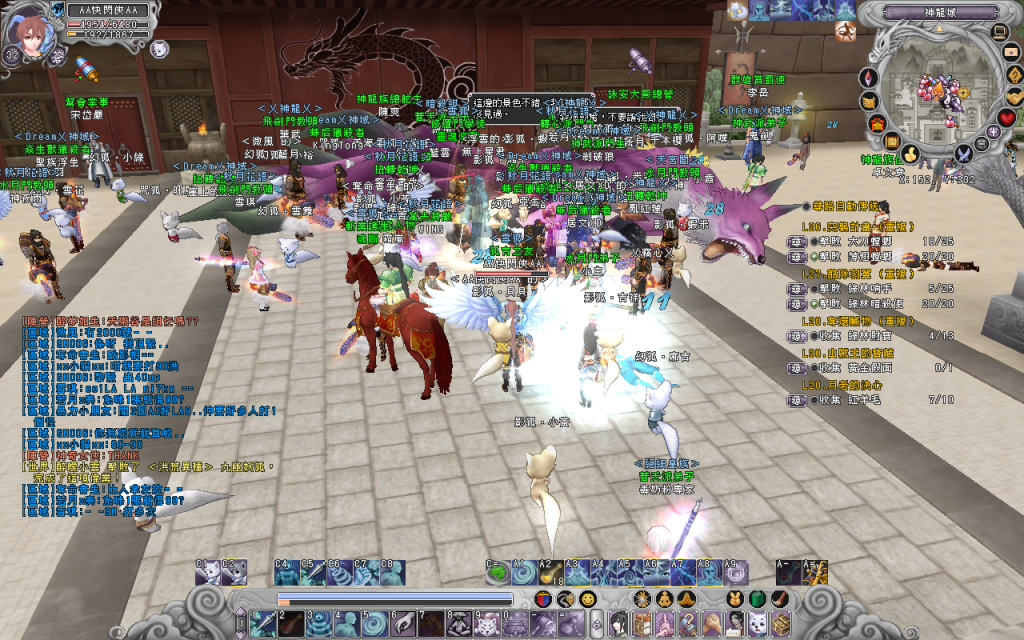1024x640 pixels.
Task: Click the minimap of the city
Action: click(935, 93)
